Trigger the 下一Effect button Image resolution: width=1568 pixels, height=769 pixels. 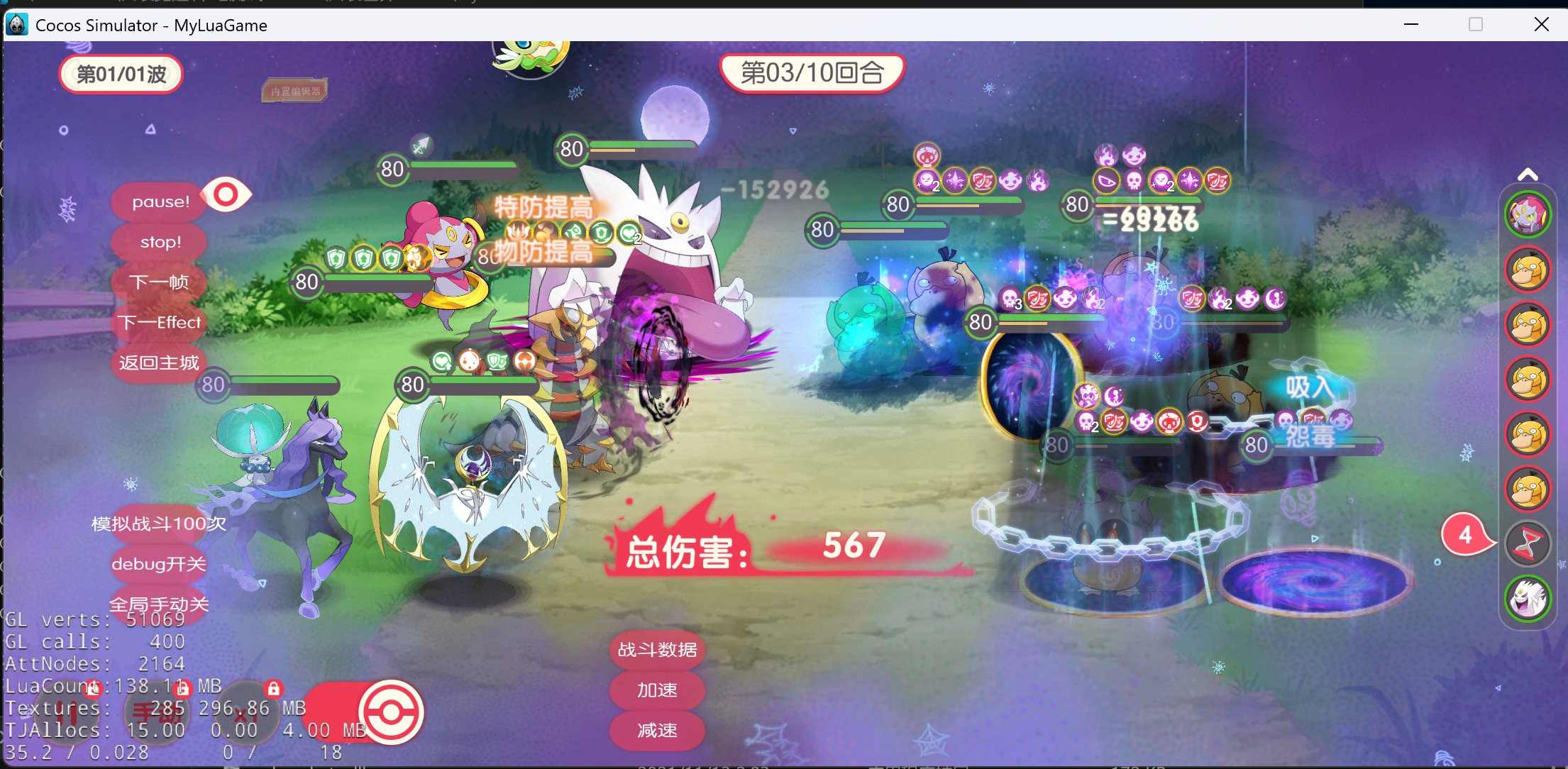click(159, 323)
